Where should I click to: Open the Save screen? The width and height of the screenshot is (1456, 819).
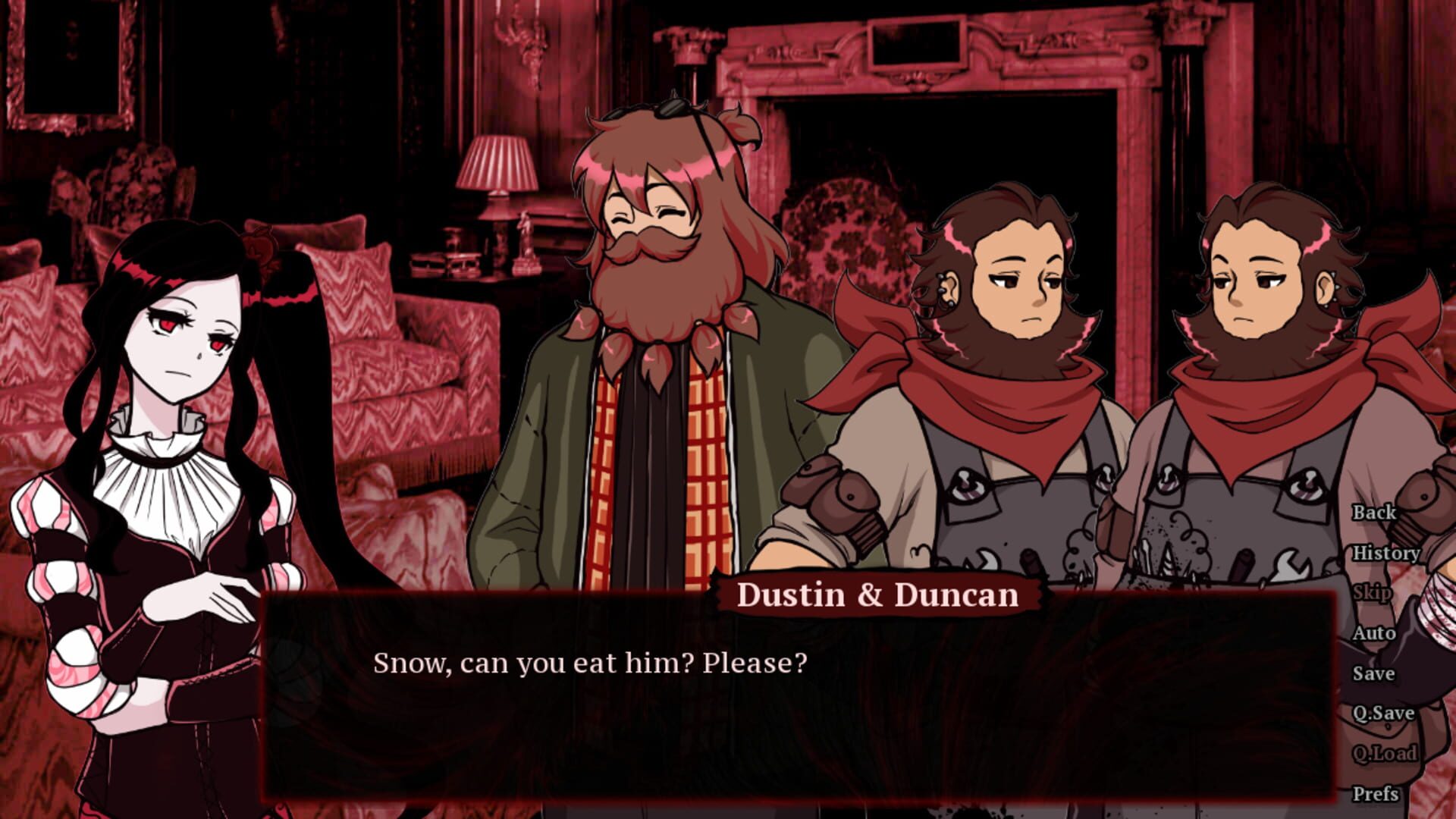pos(1375,673)
